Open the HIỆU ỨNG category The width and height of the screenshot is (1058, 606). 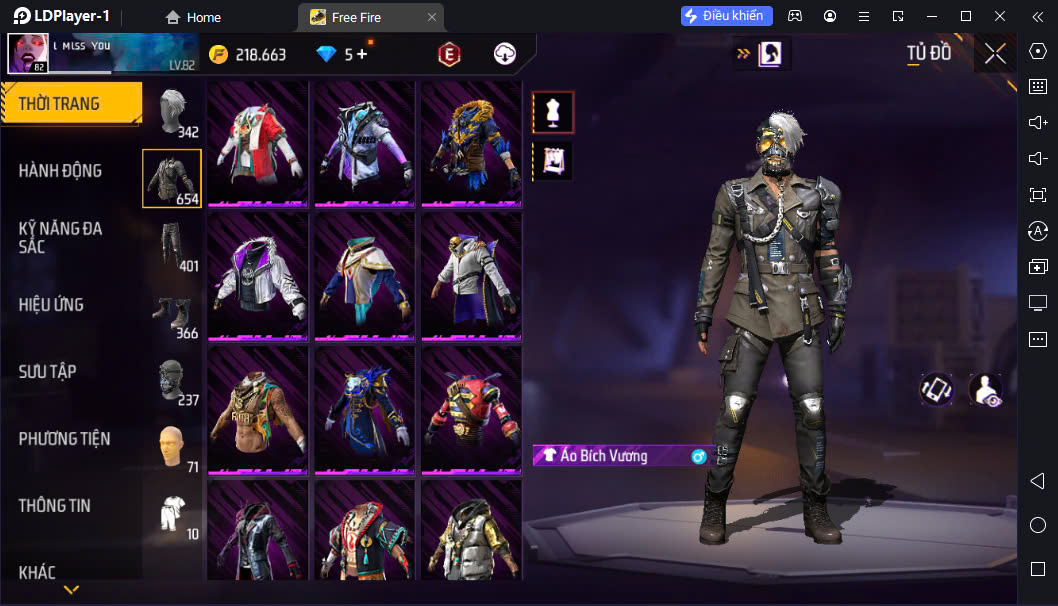pos(52,305)
